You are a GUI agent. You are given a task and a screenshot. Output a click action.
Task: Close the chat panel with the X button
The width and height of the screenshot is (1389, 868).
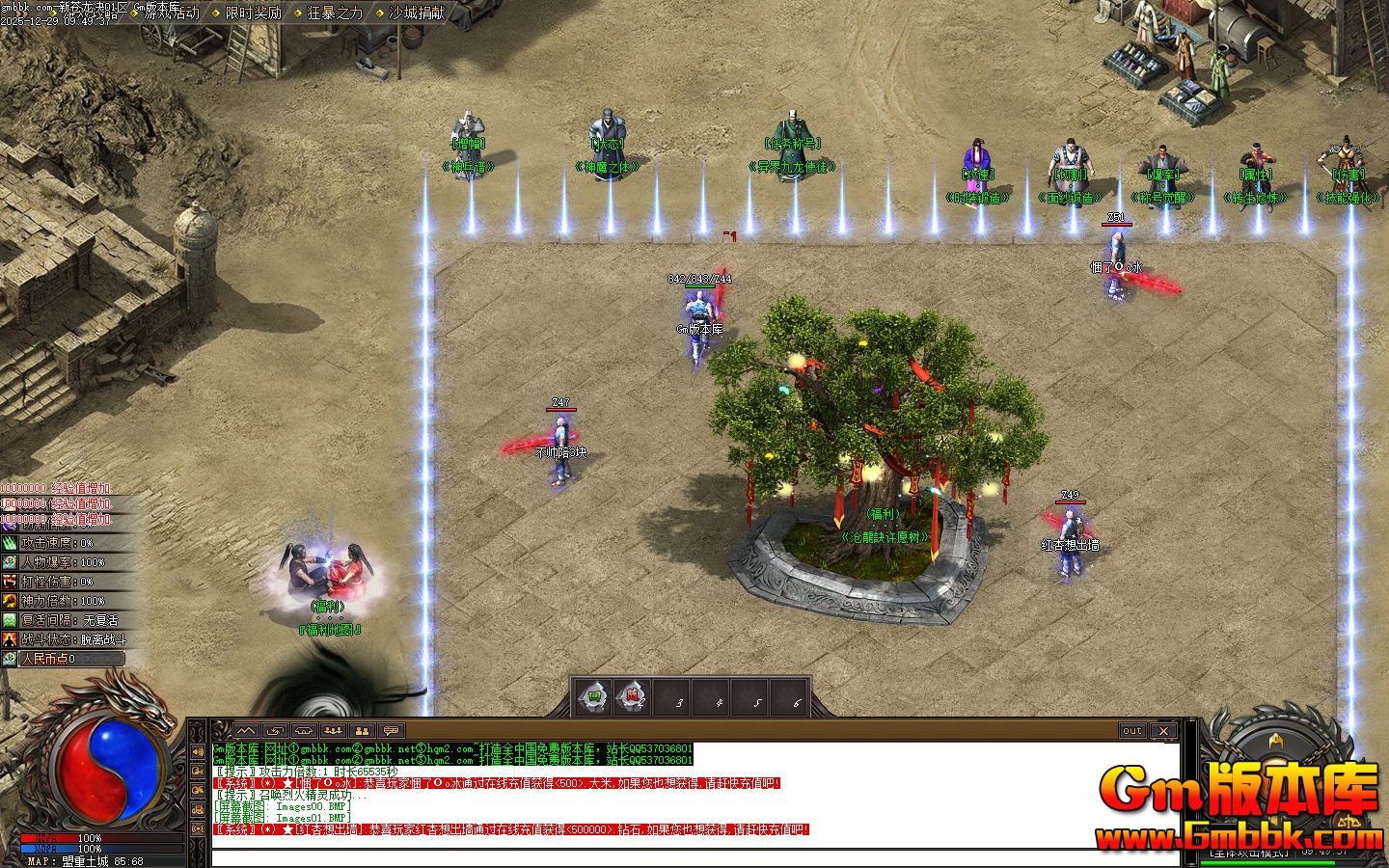(1164, 731)
